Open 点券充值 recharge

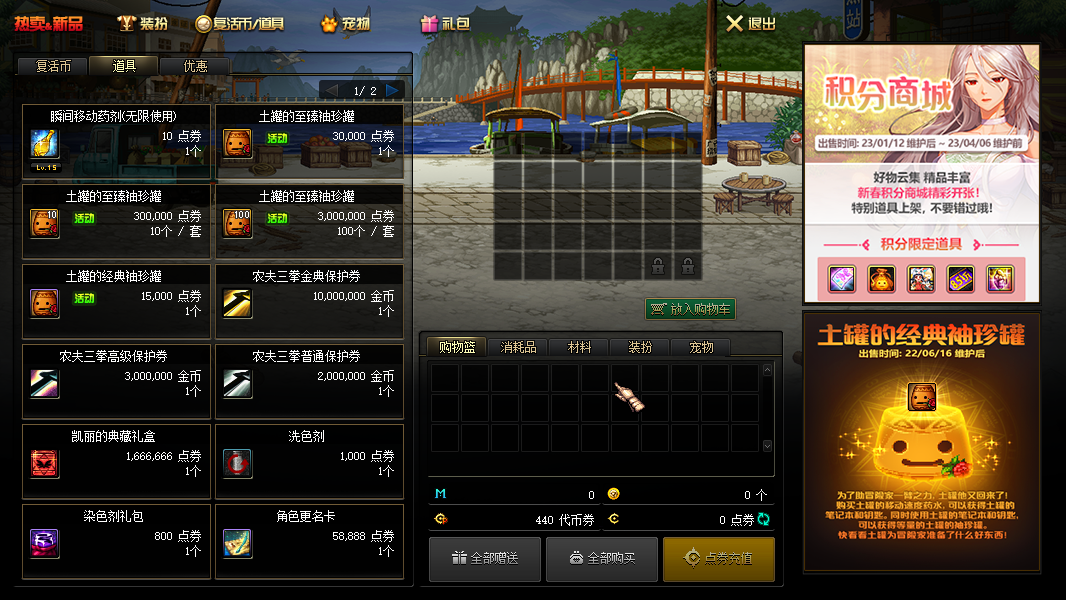pyautogui.click(x=719, y=558)
